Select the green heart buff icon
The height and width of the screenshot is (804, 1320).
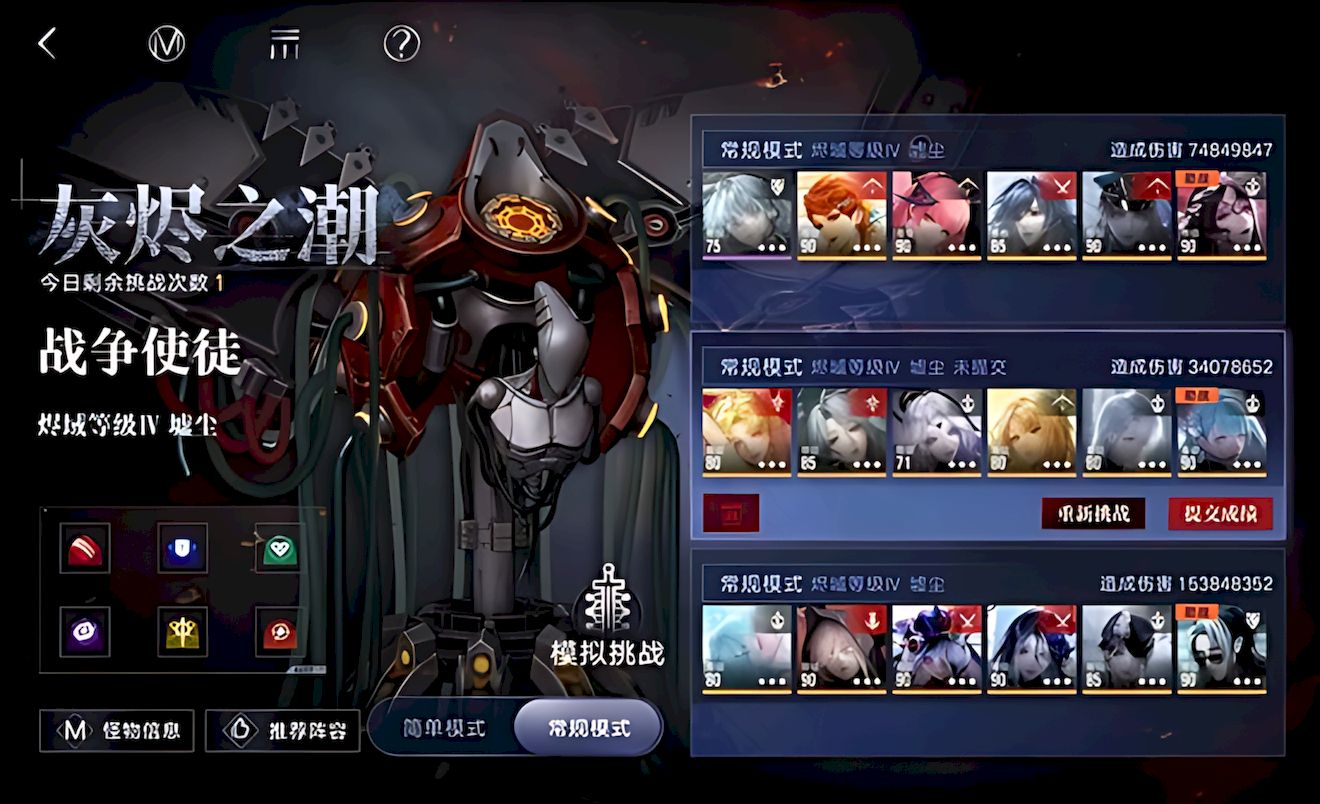[279, 548]
